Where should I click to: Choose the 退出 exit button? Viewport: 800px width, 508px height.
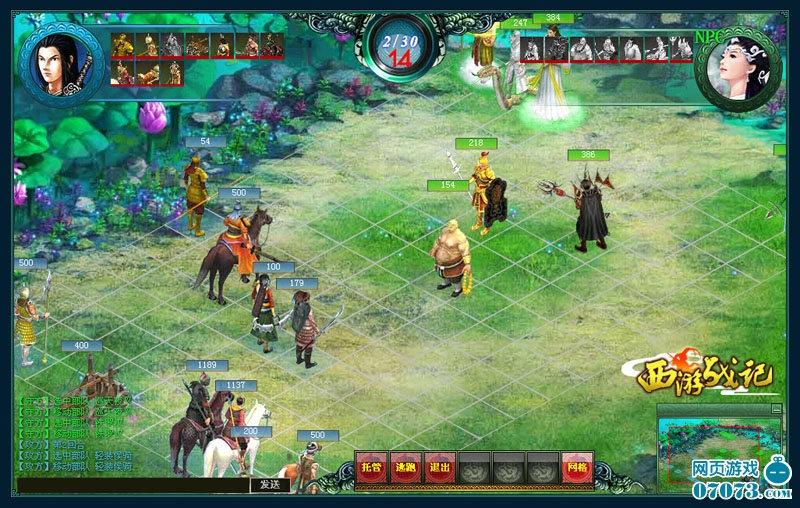pyautogui.click(x=439, y=467)
